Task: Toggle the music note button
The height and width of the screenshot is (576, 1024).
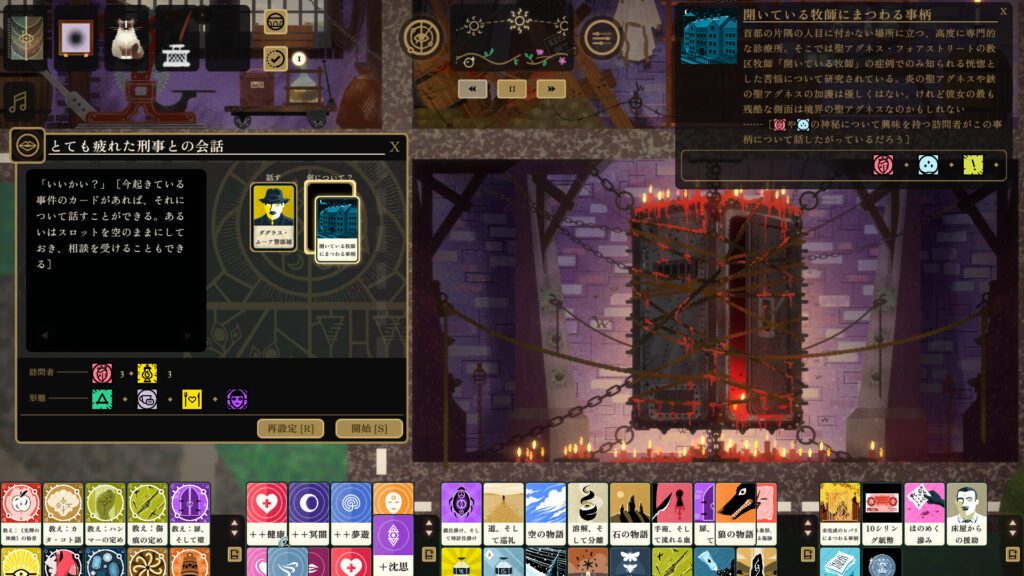Action: [19, 100]
